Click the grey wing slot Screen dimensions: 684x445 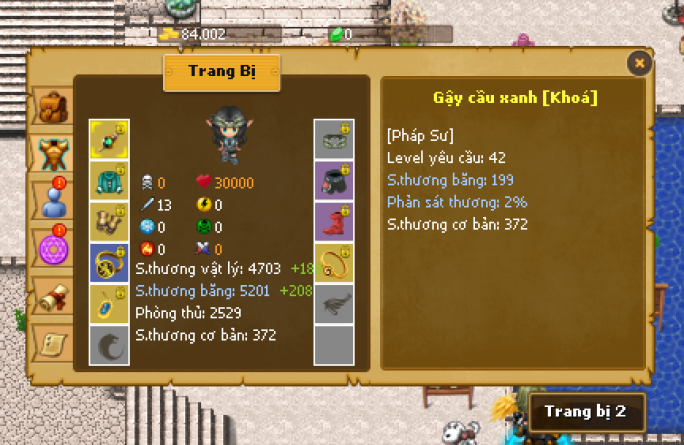coord(333,304)
